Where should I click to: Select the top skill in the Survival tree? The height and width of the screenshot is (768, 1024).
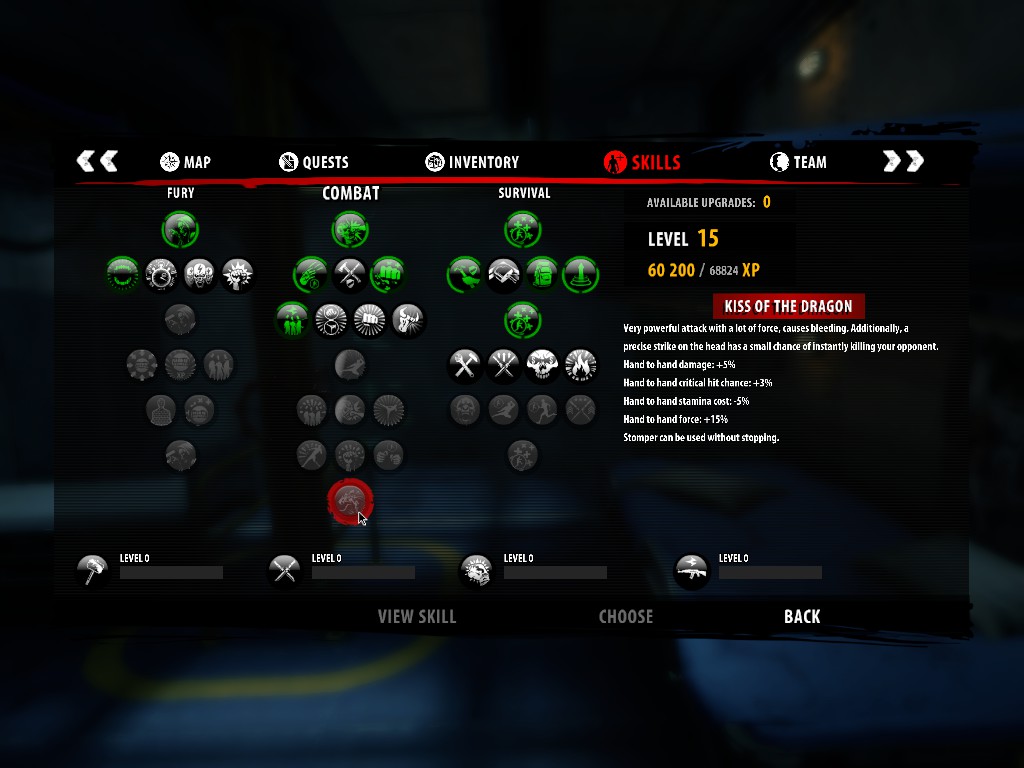523,229
